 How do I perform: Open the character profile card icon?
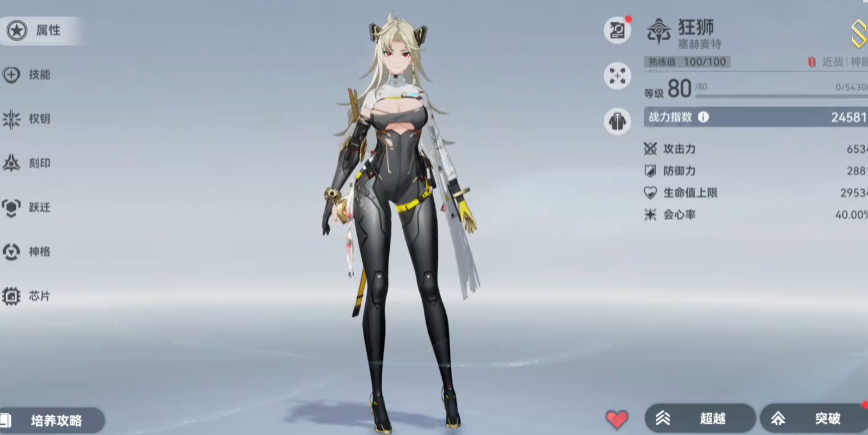coord(617,31)
